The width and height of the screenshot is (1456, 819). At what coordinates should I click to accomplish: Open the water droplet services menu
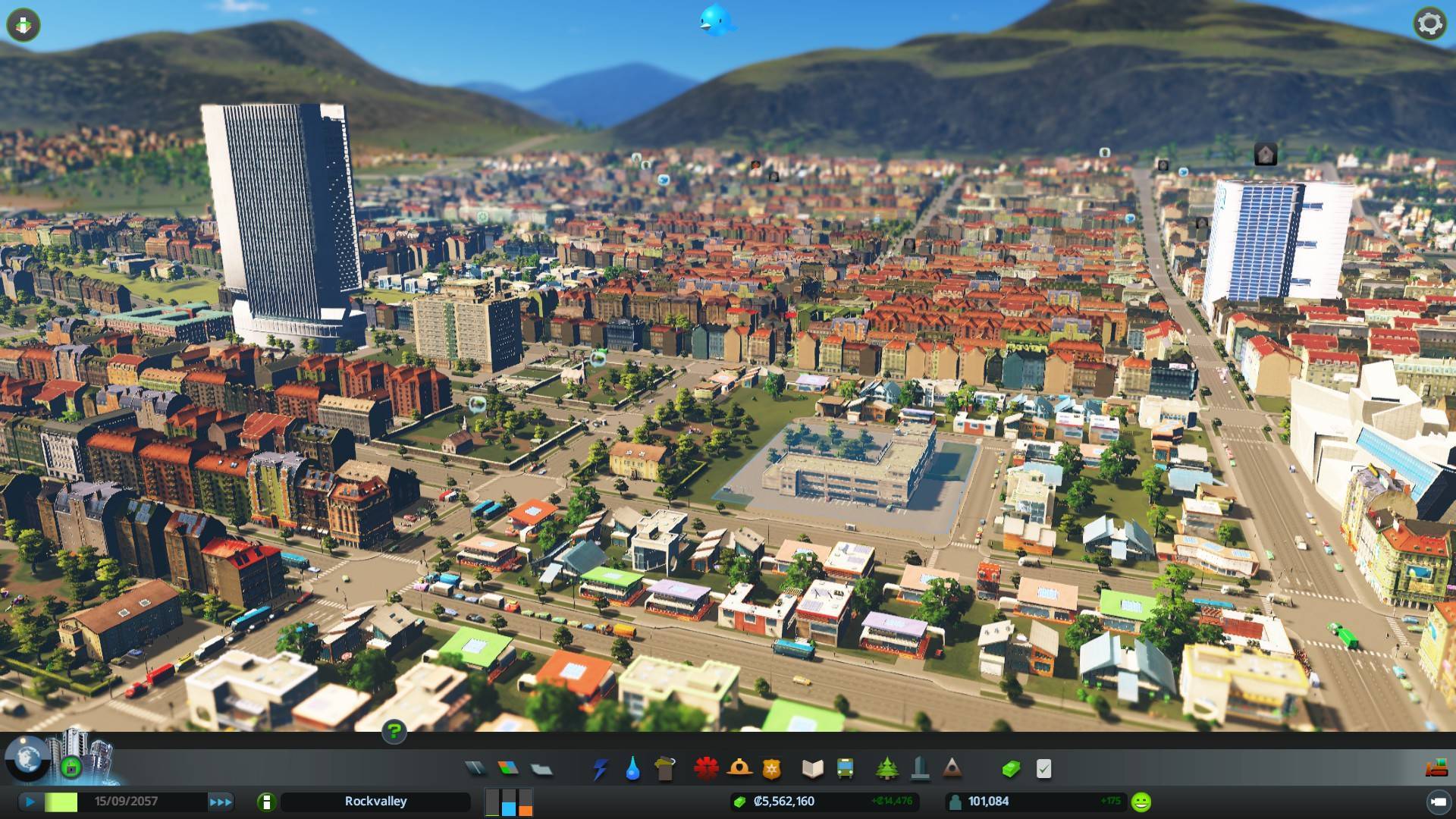[632, 769]
